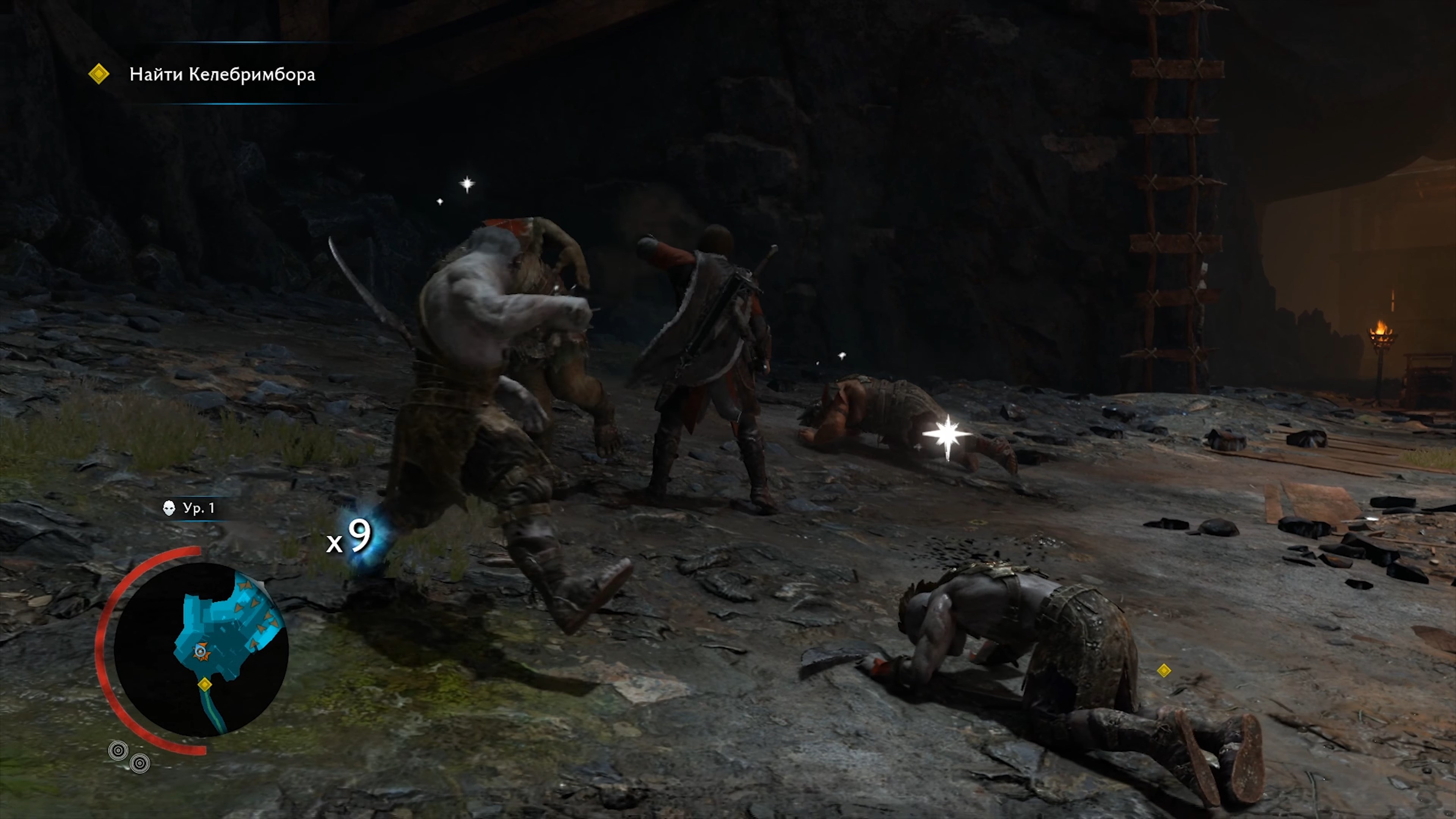Click the yellow diamond objective icon

(99, 74)
